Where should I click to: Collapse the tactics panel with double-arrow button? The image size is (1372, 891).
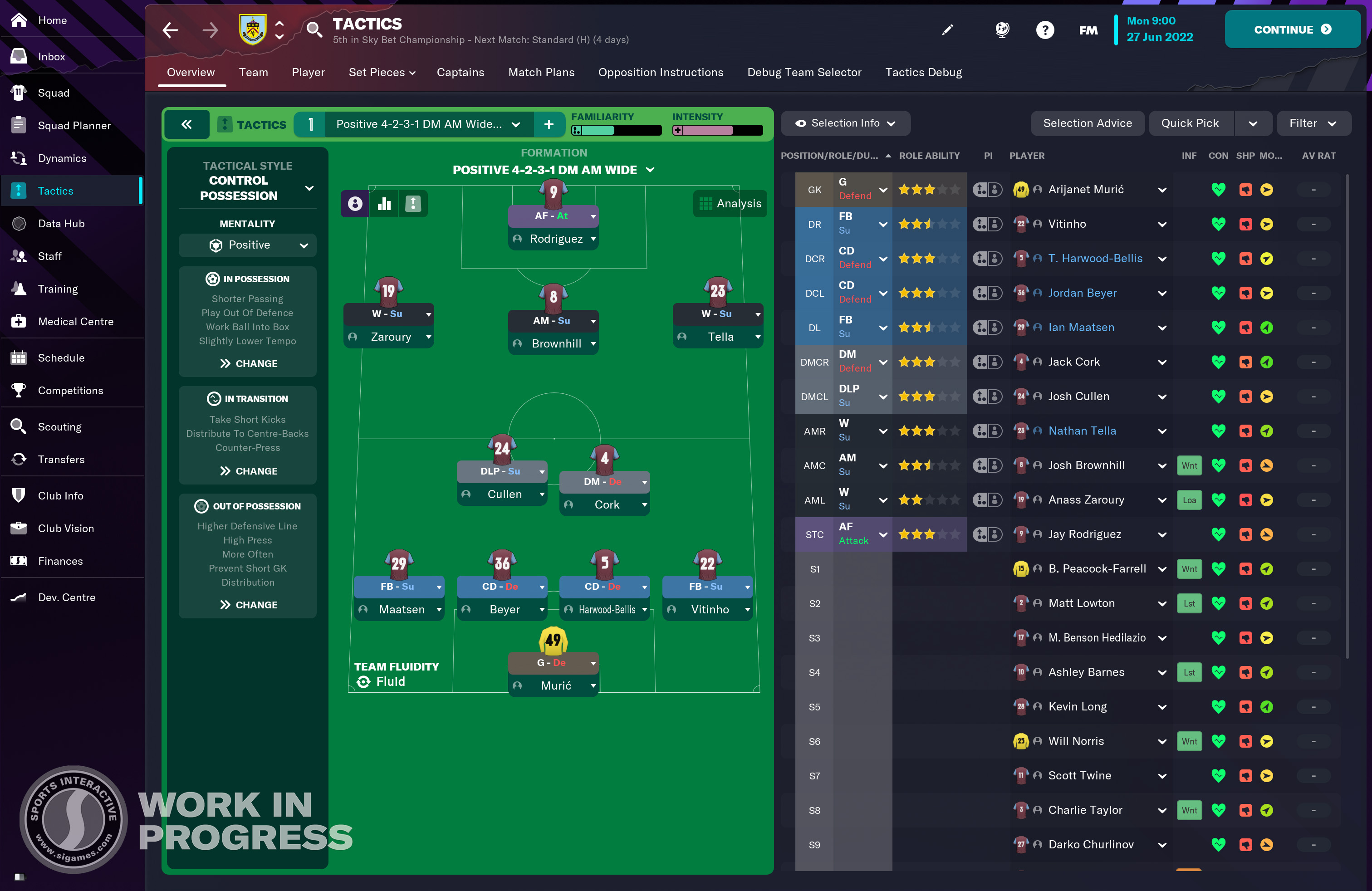pos(186,124)
